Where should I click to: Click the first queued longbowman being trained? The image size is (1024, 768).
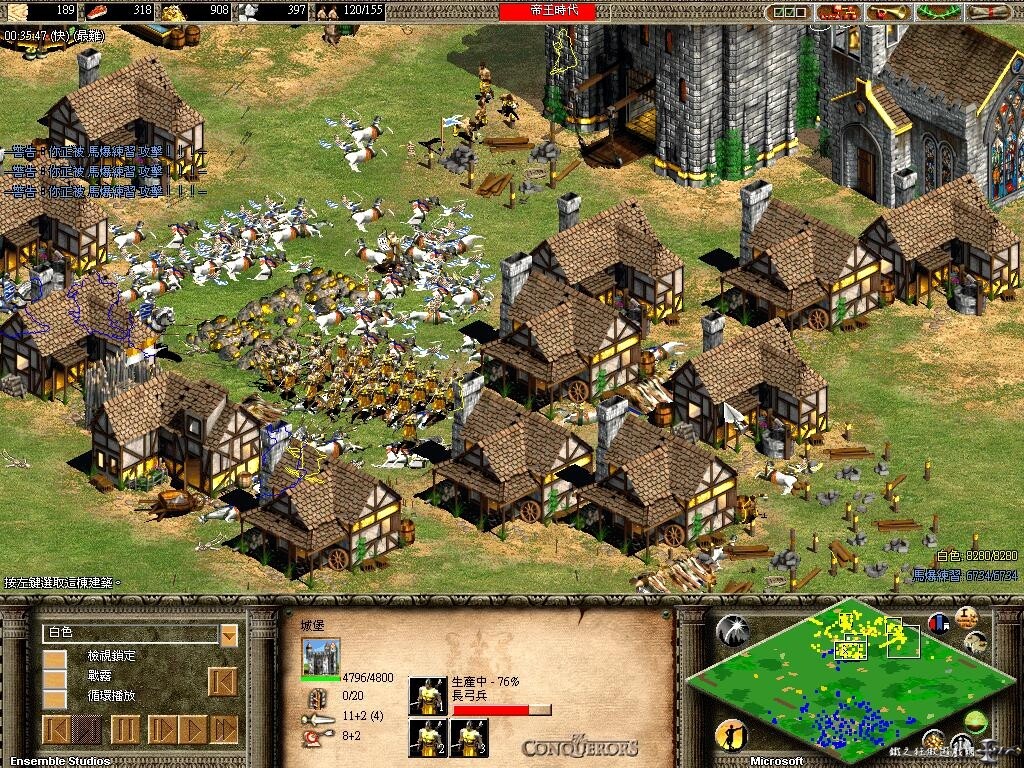pos(428,696)
